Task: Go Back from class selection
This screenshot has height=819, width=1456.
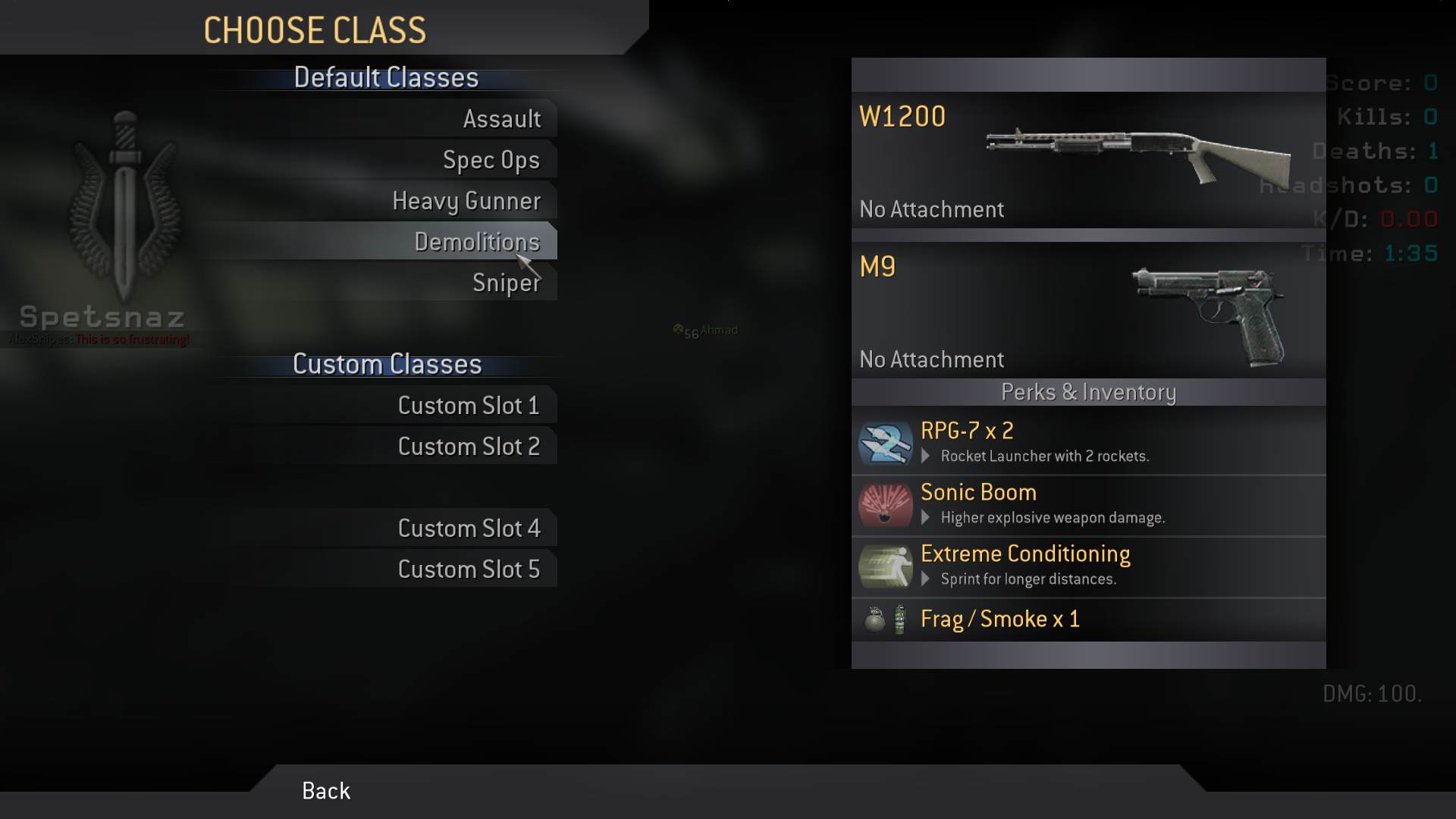Action: click(x=326, y=791)
